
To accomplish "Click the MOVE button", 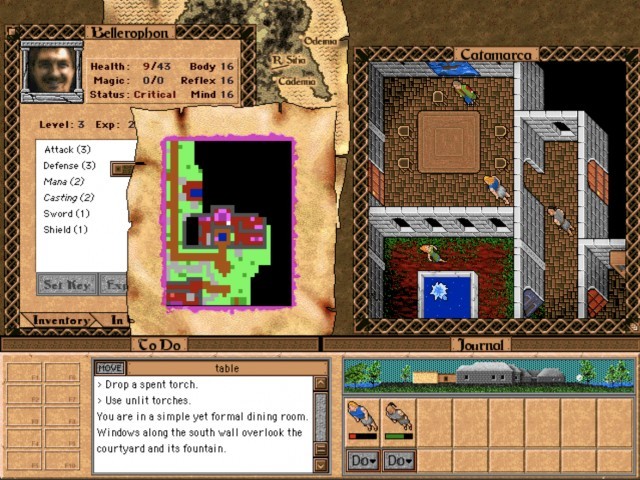I will [x=110, y=368].
